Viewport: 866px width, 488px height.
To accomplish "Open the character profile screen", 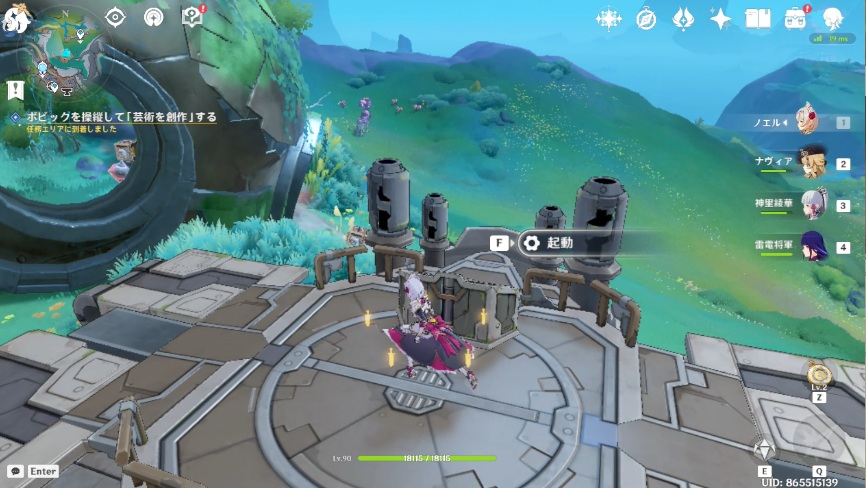I will (x=833, y=19).
